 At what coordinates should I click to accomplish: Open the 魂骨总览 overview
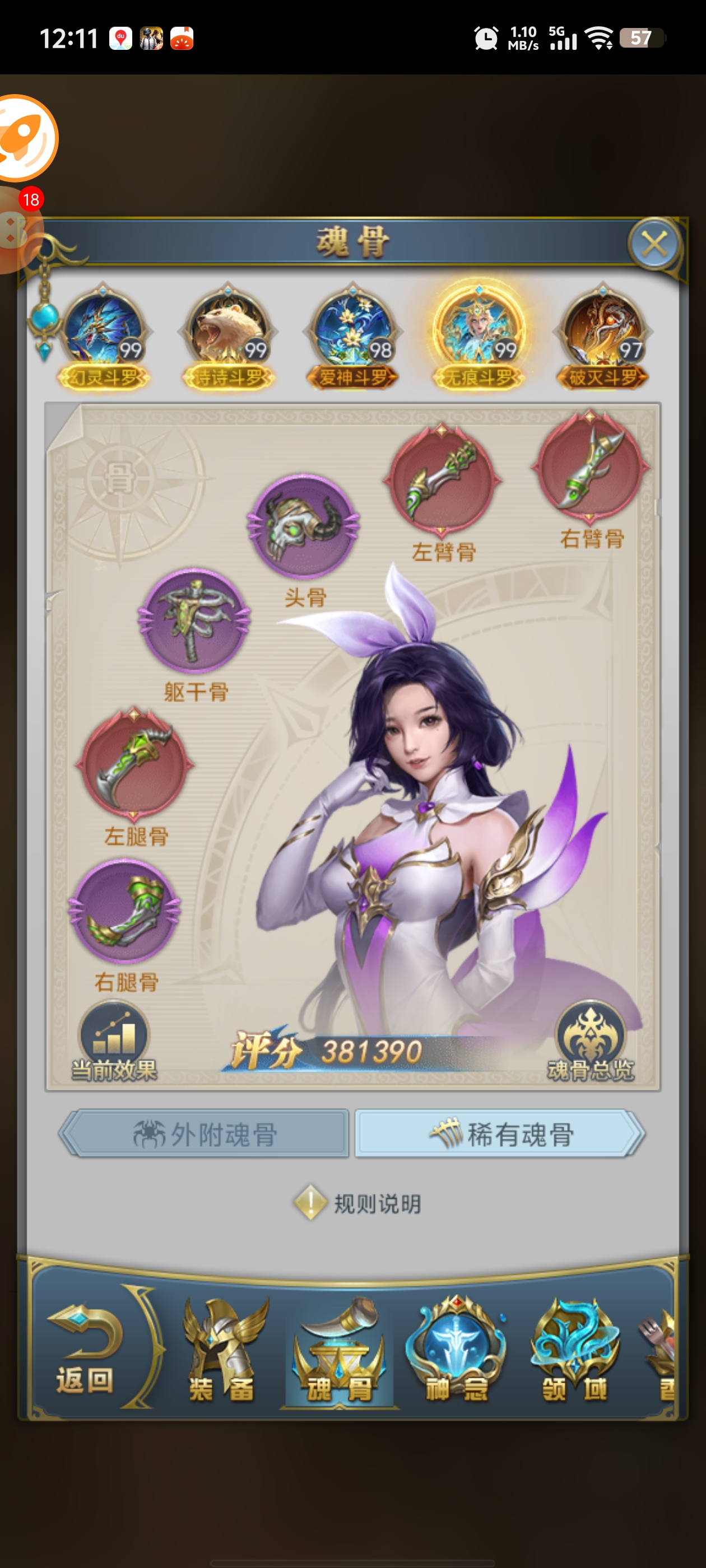coord(590,1042)
